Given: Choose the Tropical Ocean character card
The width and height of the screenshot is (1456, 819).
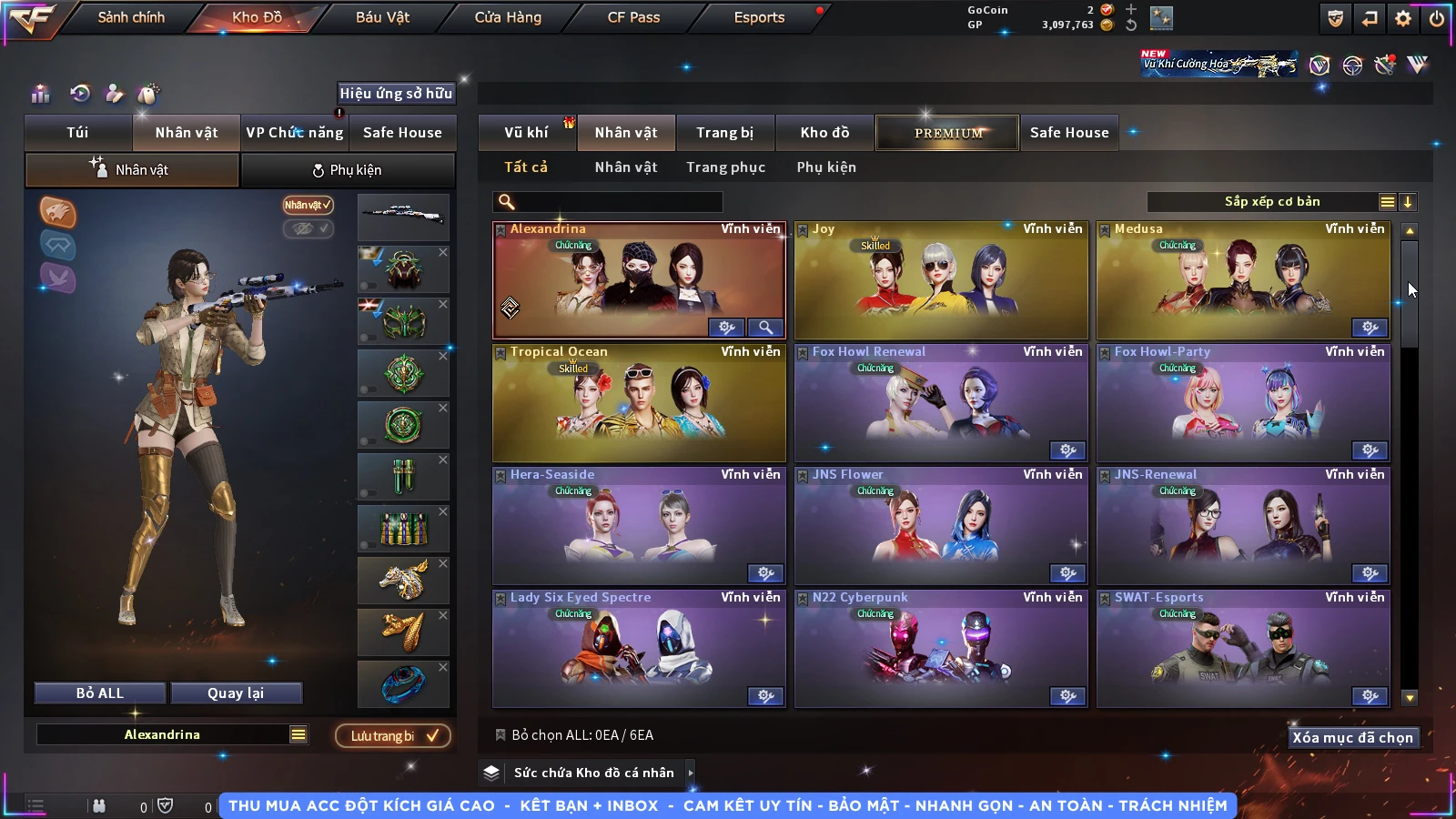Looking at the screenshot, I should [x=639, y=403].
